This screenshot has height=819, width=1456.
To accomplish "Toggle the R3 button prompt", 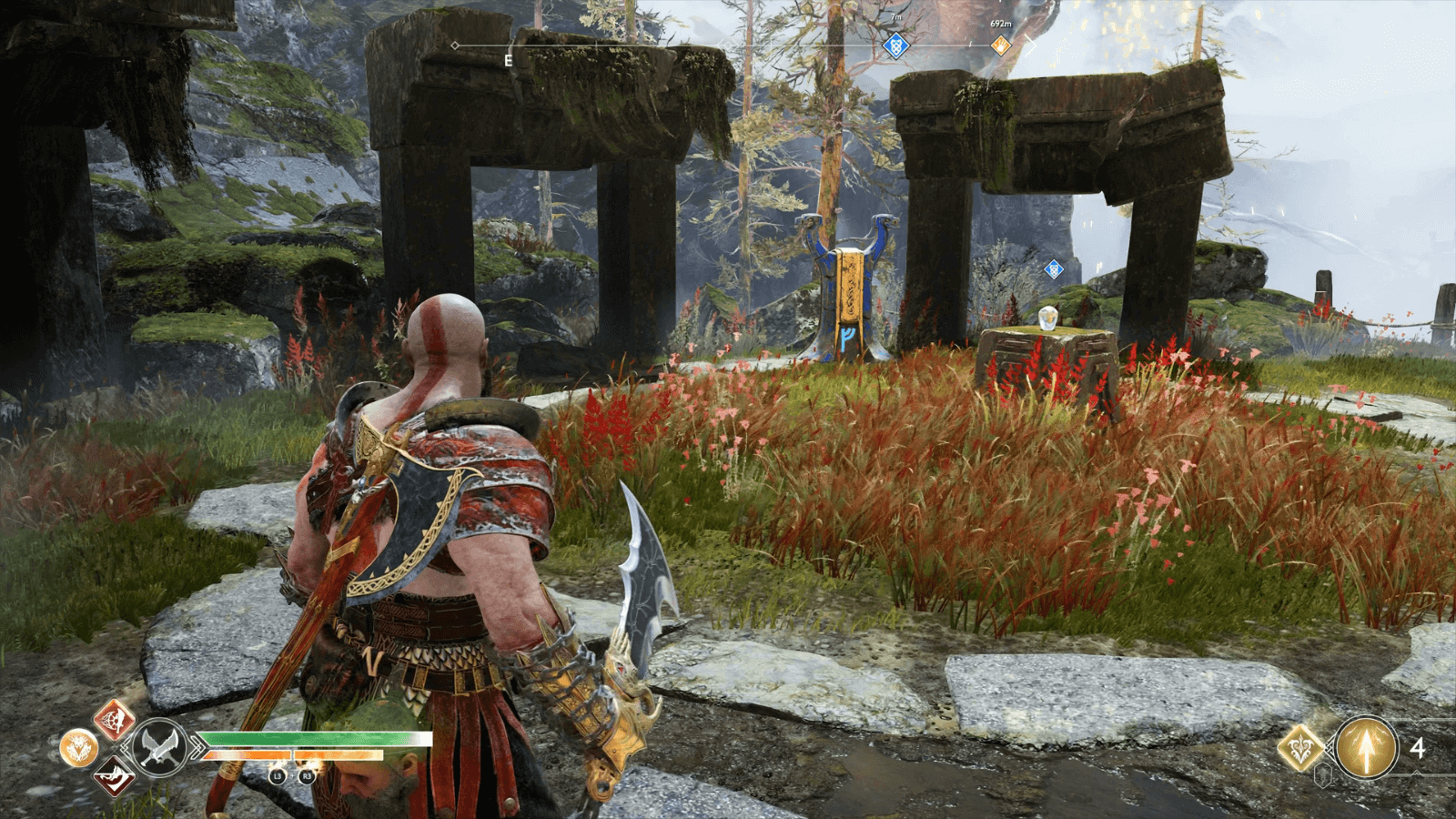I will click(x=307, y=776).
